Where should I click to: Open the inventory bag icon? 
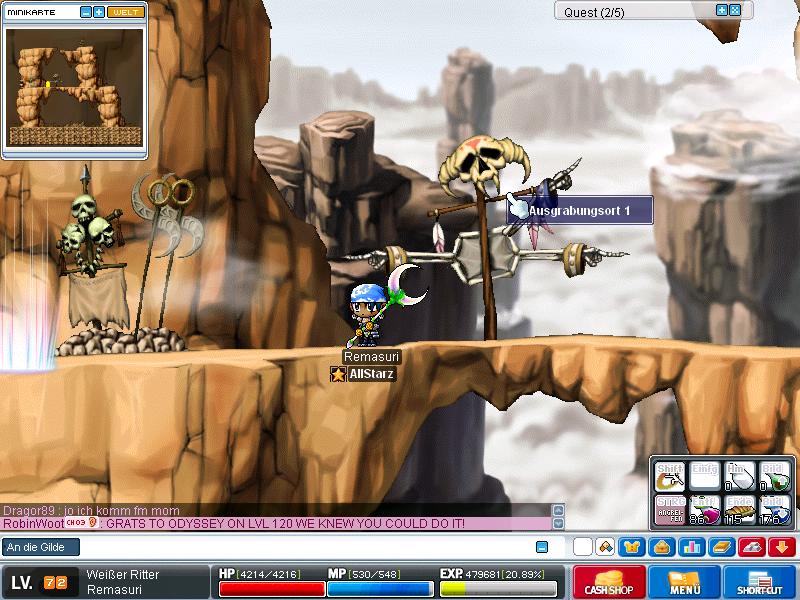click(662, 546)
